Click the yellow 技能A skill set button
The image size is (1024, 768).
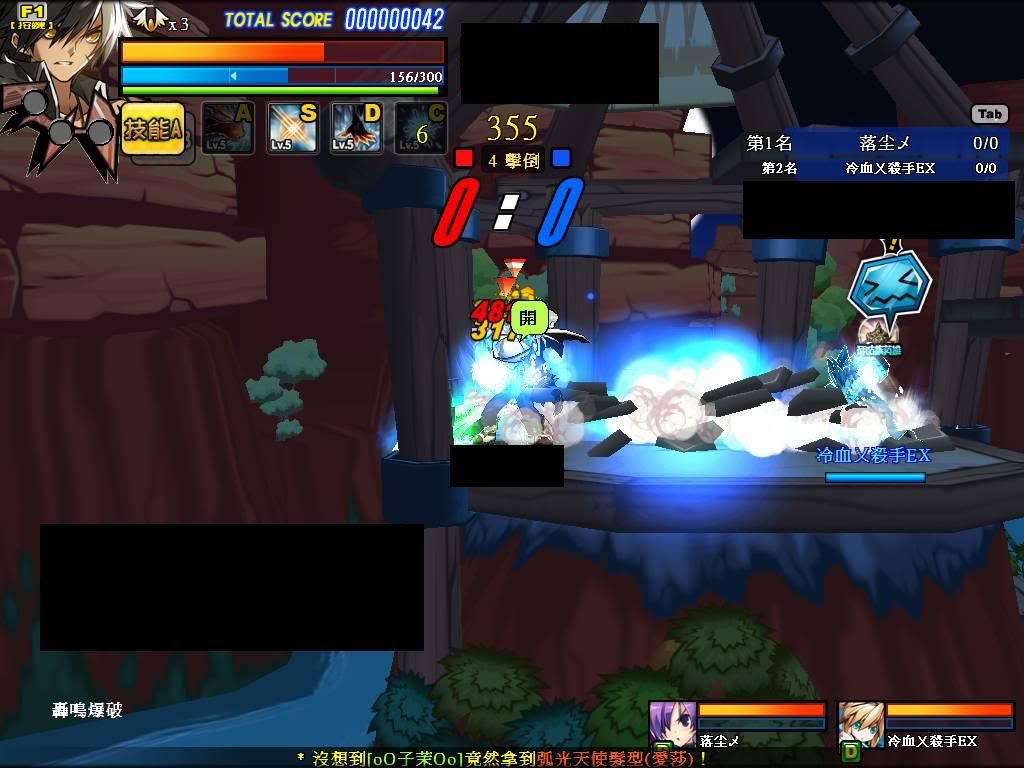pos(152,129)
